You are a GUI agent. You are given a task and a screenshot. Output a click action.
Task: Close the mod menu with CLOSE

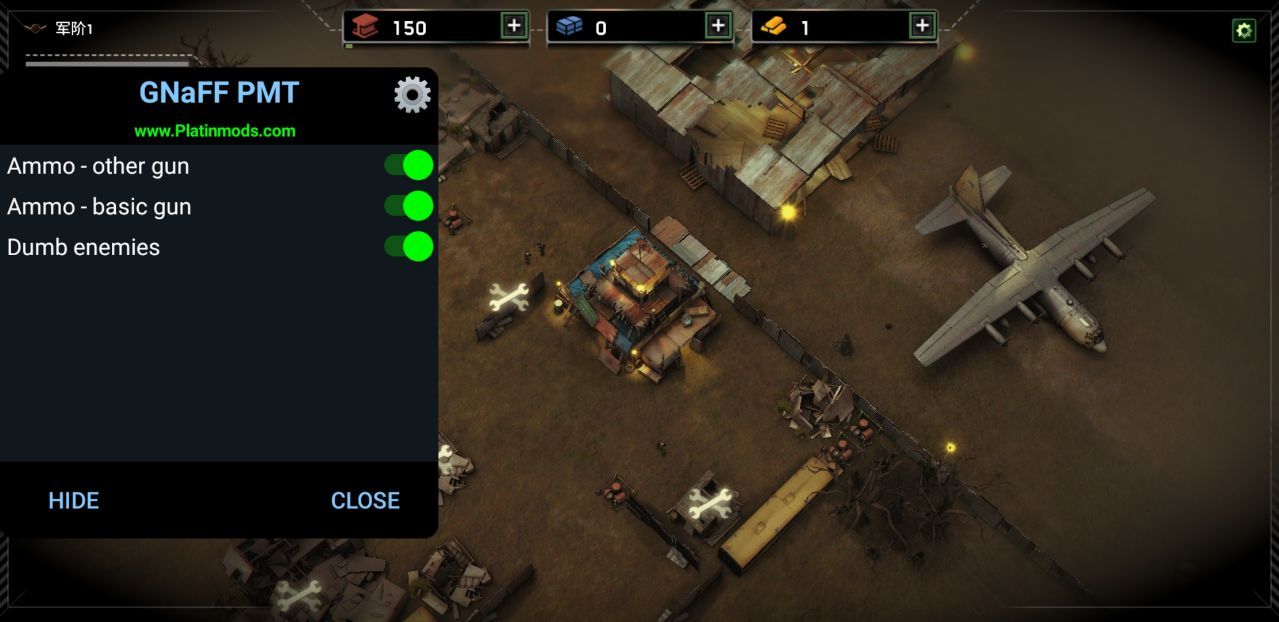pyautogui.click(x=365, y=501)
